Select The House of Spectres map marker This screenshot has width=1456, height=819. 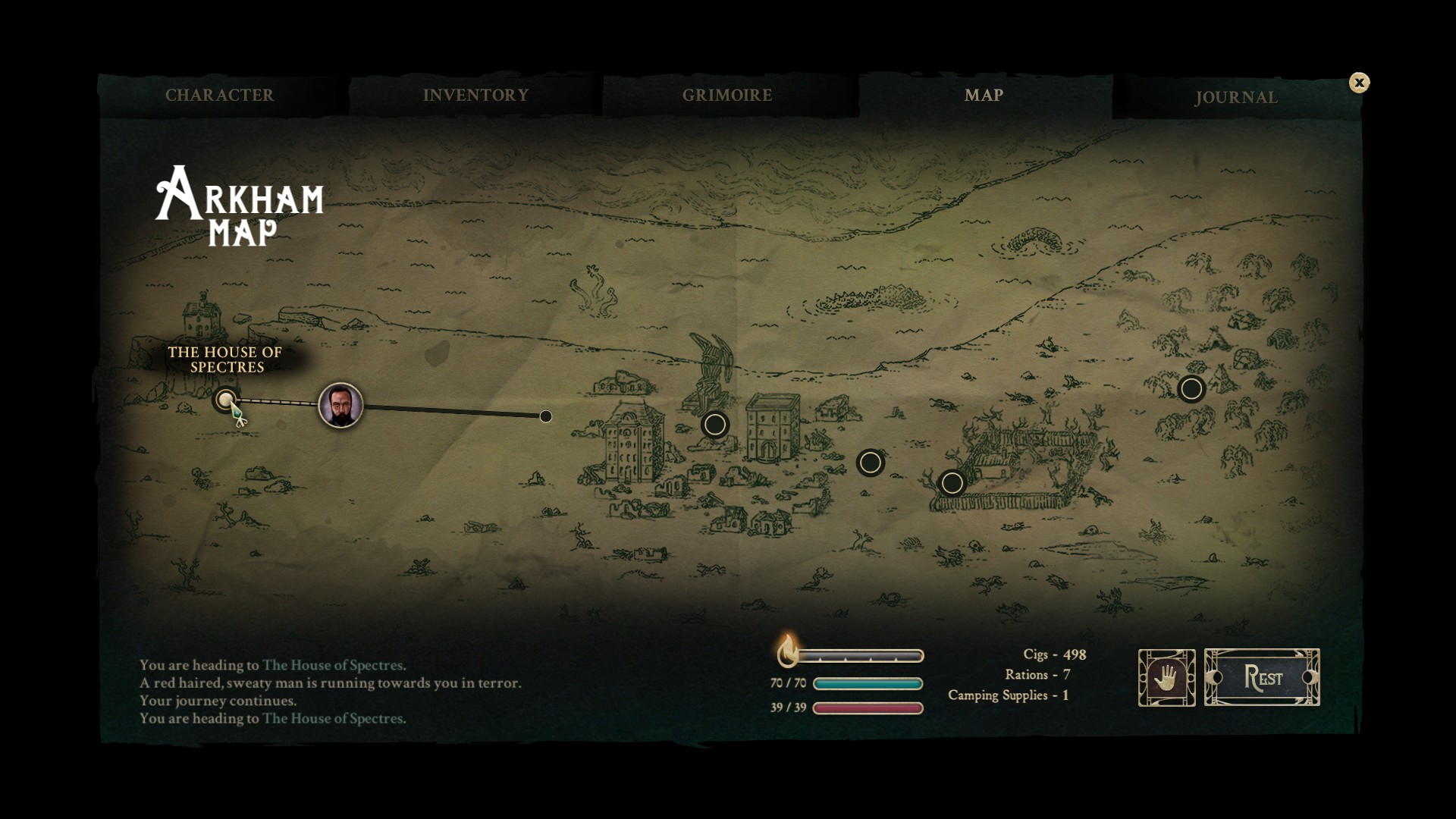pyautogui.click(x=225, y=400)
